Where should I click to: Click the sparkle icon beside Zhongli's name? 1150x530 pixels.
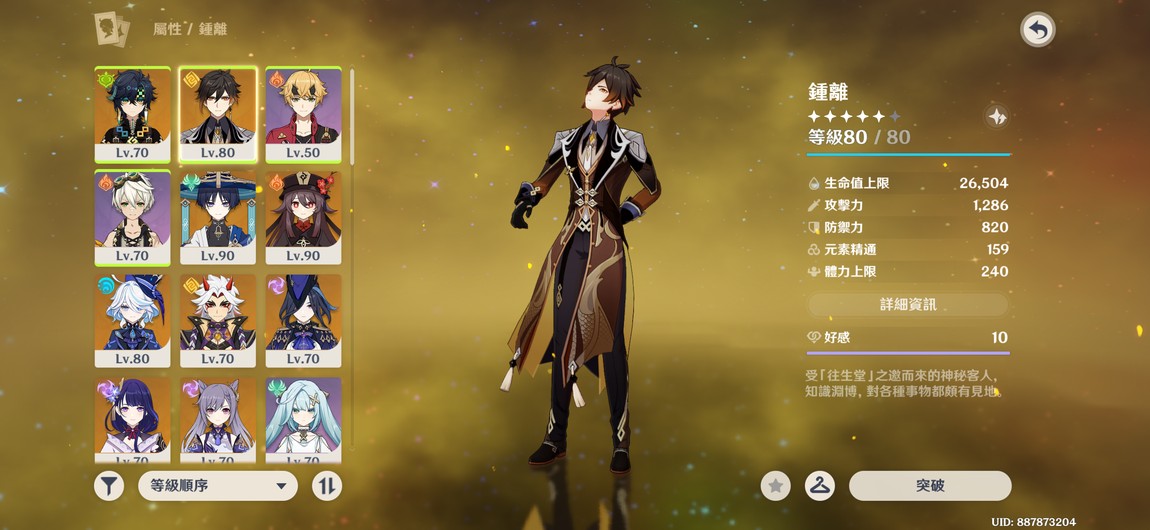click(996, 116)
